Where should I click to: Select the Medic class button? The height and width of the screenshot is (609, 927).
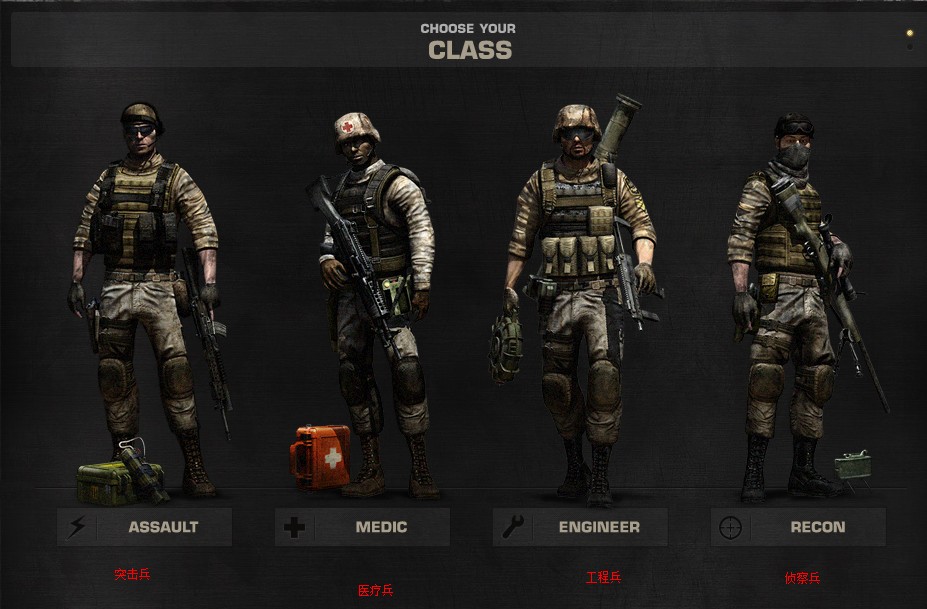[362, 527]
